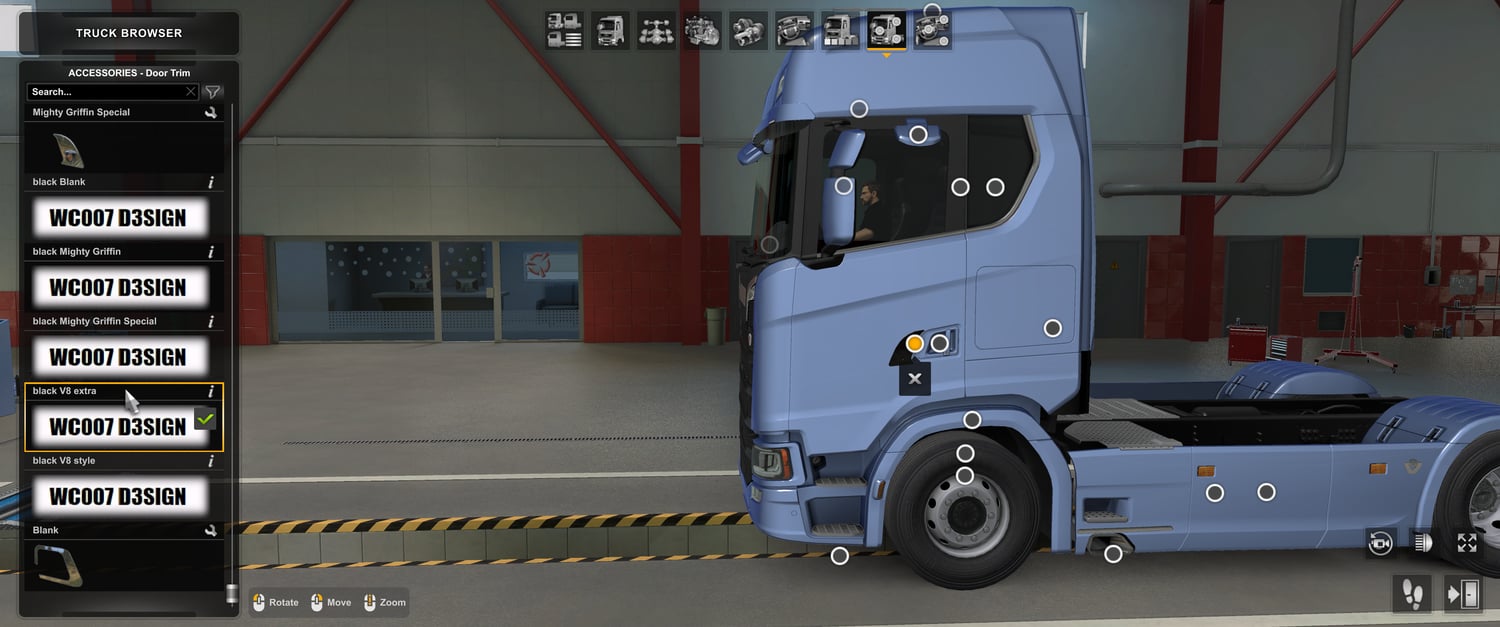Show info for black V8 style item
Viewport: 1500px width, 627px height.
tap(211, 461)
